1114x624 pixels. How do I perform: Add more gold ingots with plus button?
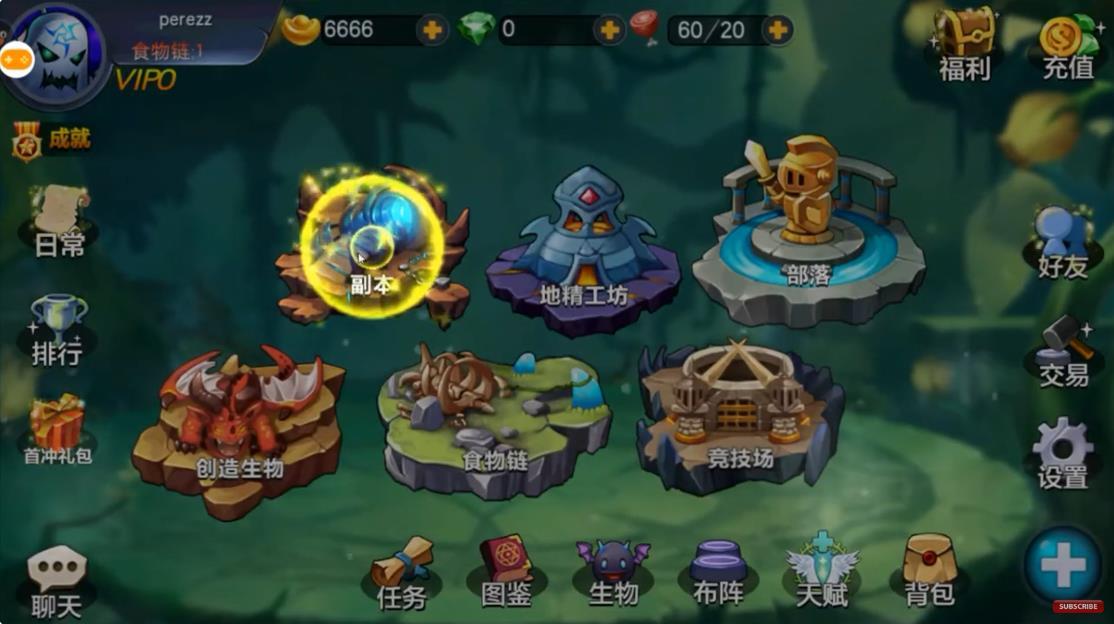pos(432,30)
